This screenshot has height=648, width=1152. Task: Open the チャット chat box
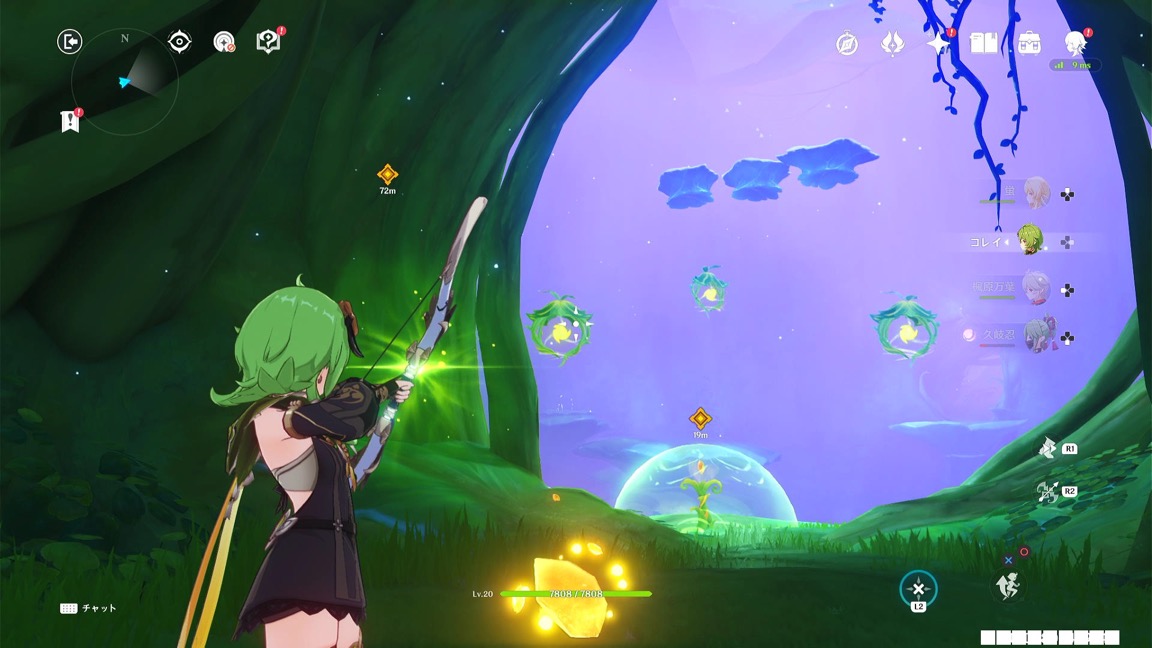(x=88, y=608)
